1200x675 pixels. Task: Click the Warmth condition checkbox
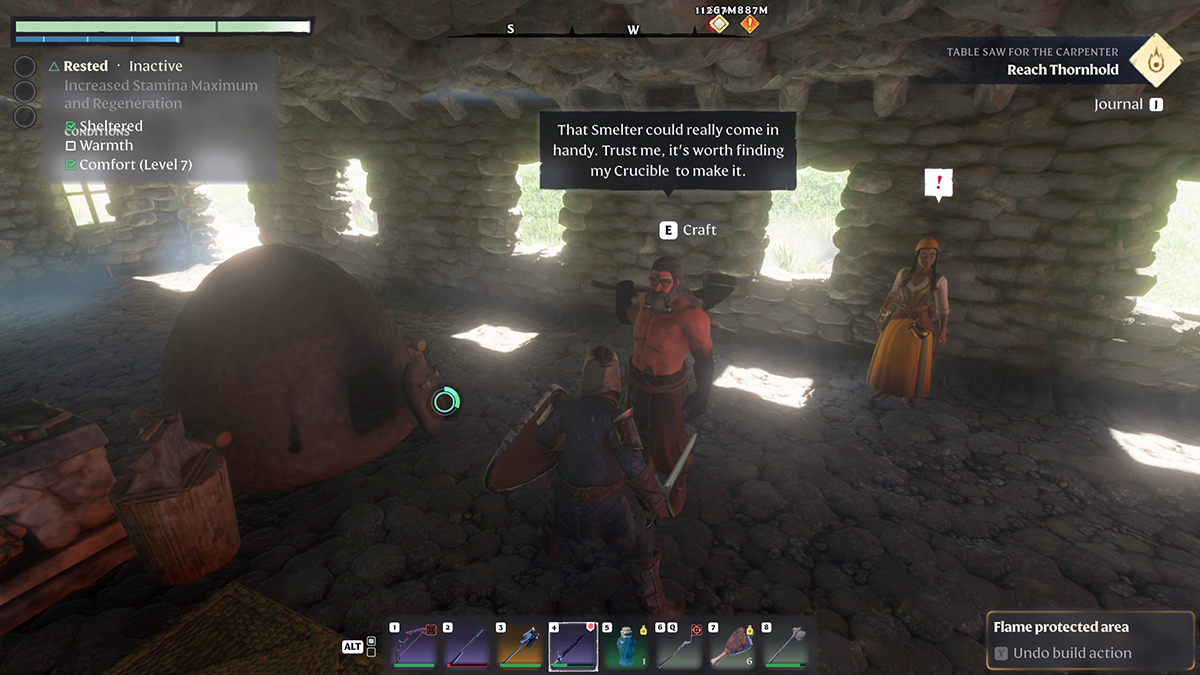pyautogui.click(x=71, y=146)
